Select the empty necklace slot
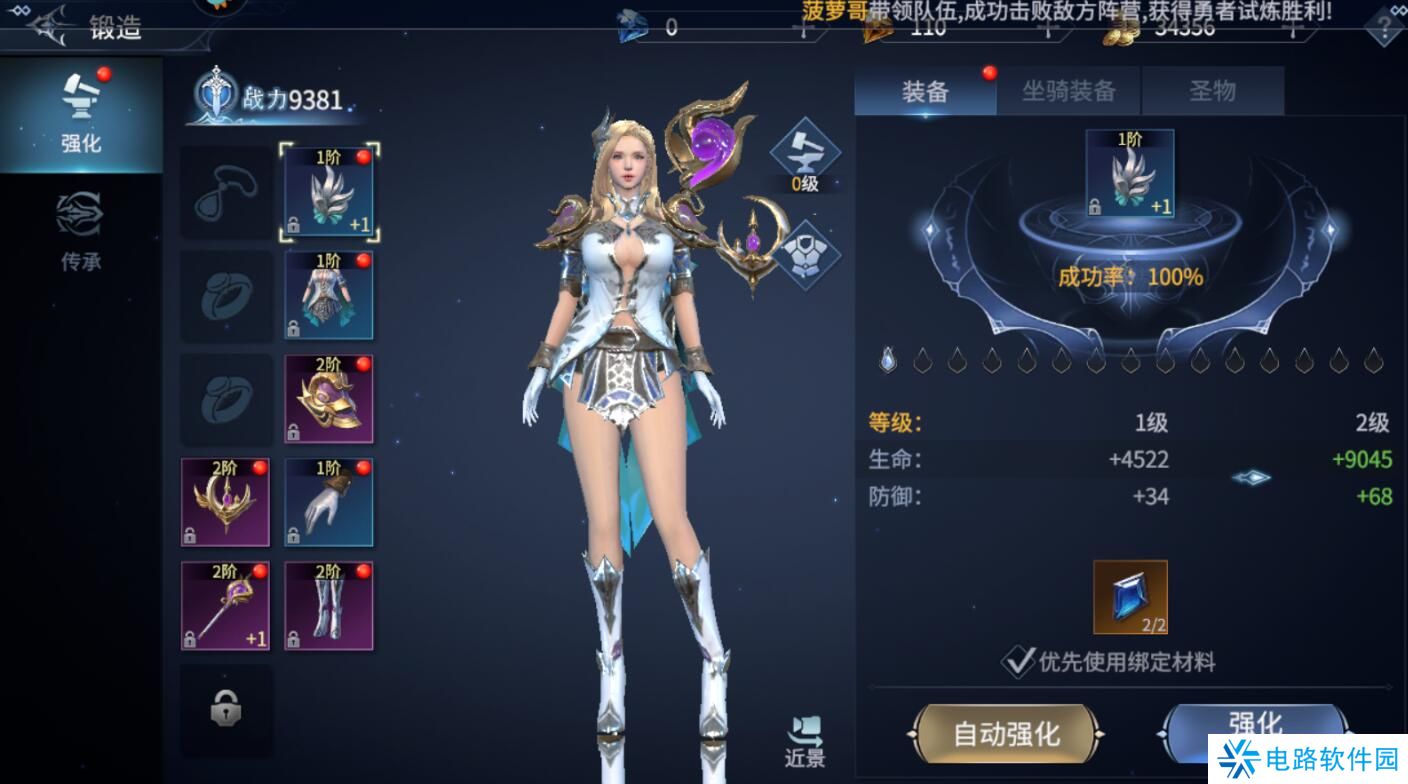Image resolution: width=1408 pixels, height=784 pixels. point(225,192)
